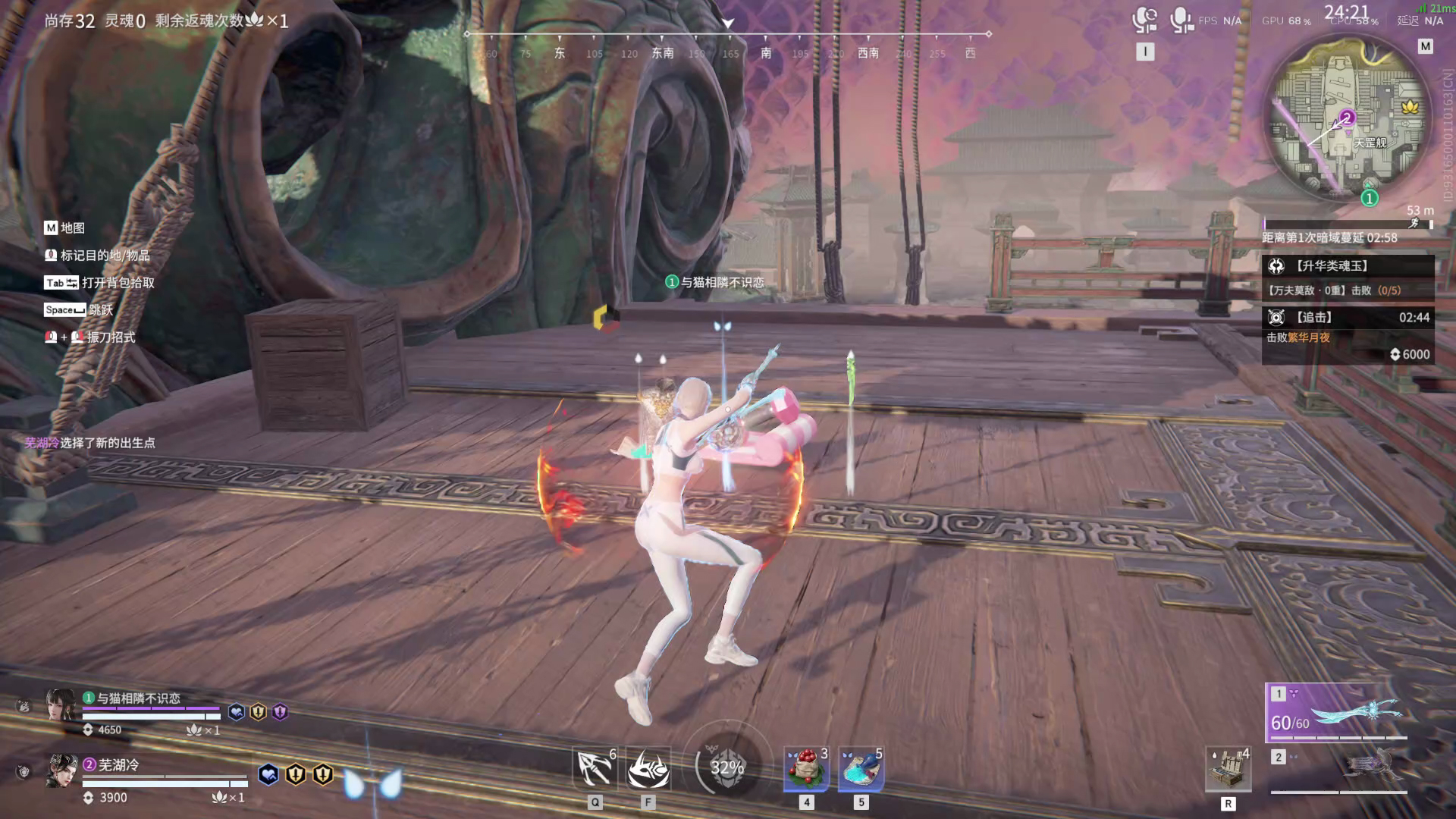The image size is (1456, 819).
Task: Select teammate 芜湖冷 portrait
Action: tap(62, 770)
